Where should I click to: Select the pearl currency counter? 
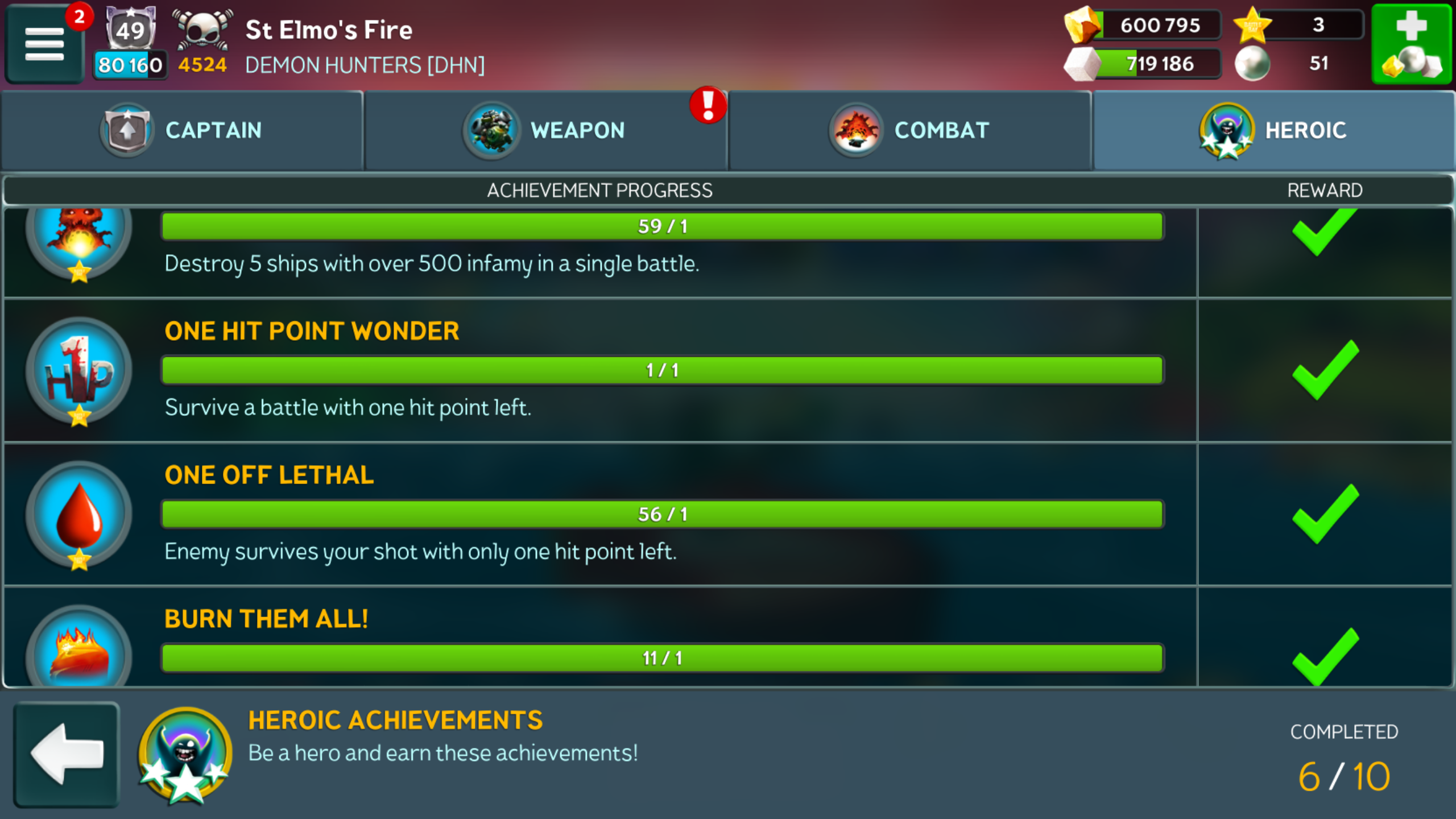pos(1300,64)
